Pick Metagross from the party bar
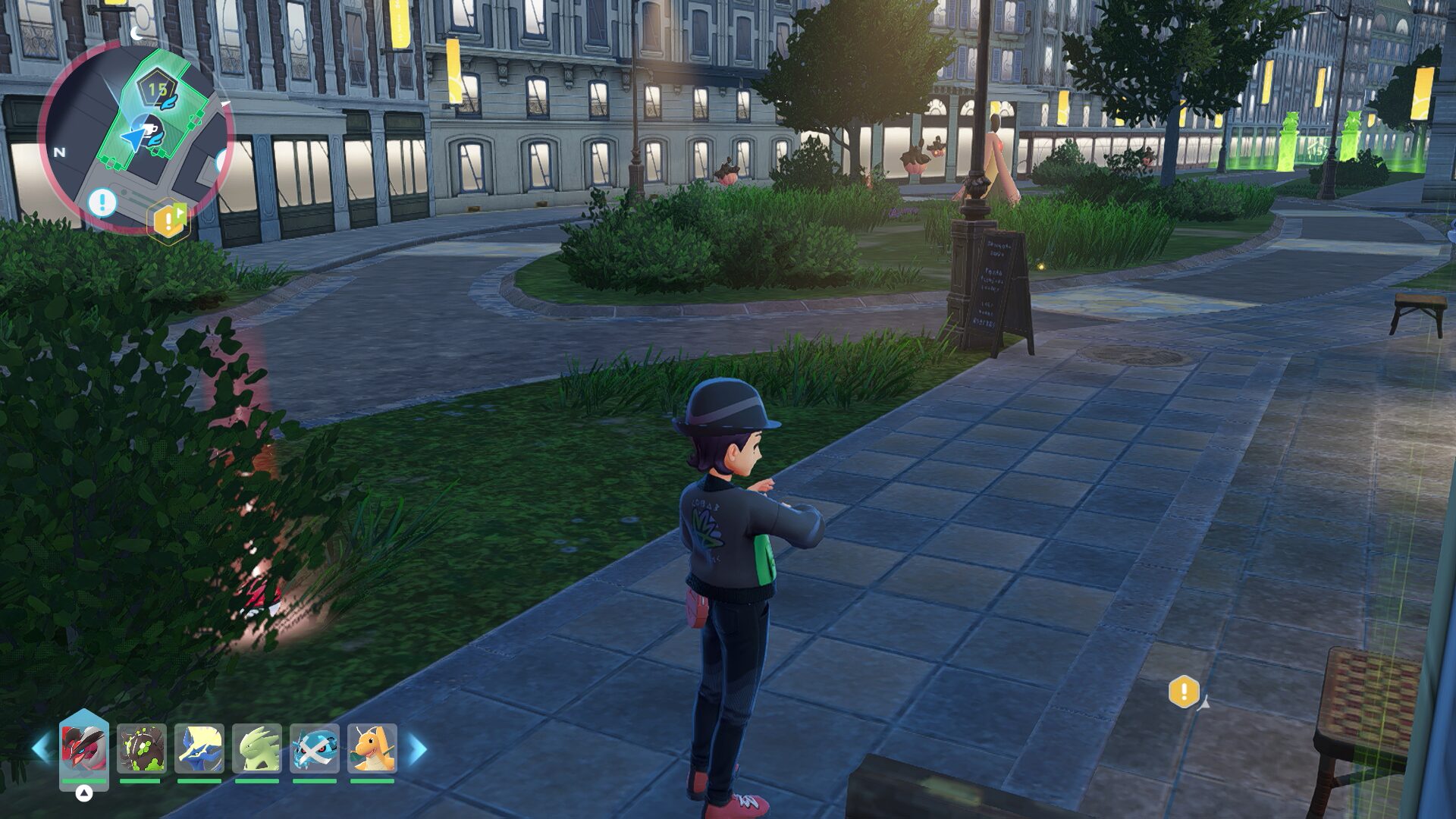 pos(315,748)
